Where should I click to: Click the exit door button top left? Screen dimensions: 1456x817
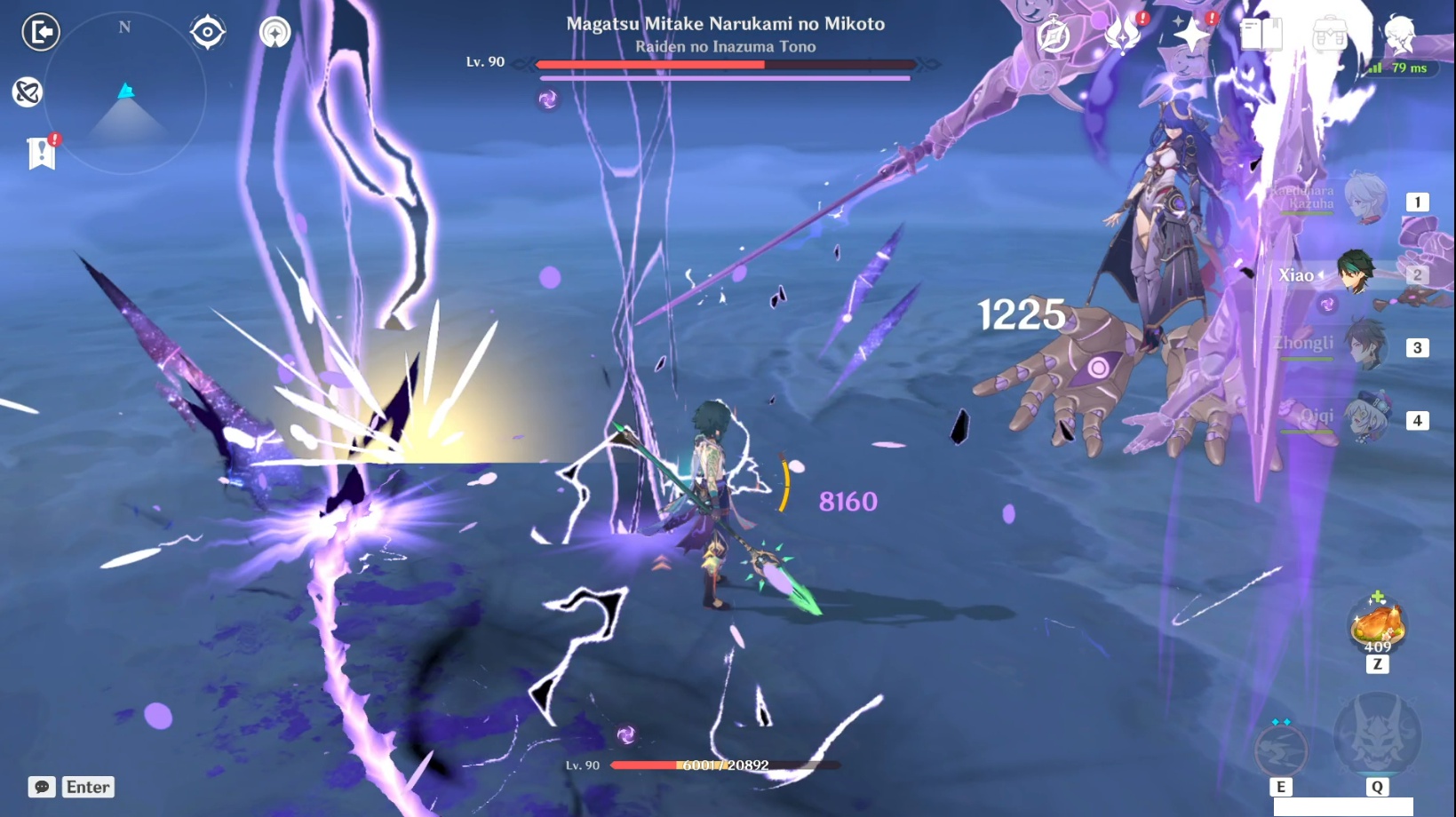[x=39, y=32]
